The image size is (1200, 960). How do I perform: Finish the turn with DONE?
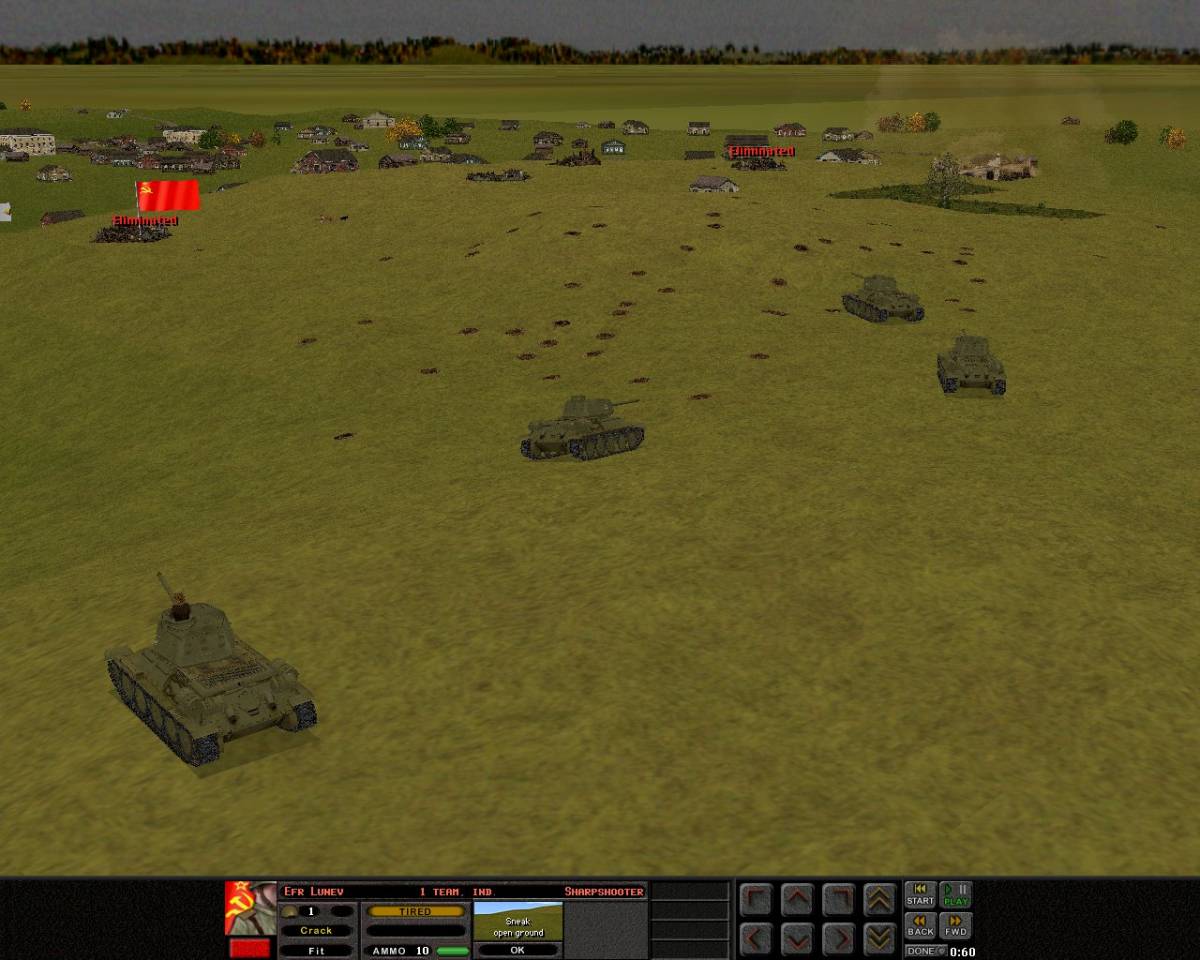pos(925,951)
